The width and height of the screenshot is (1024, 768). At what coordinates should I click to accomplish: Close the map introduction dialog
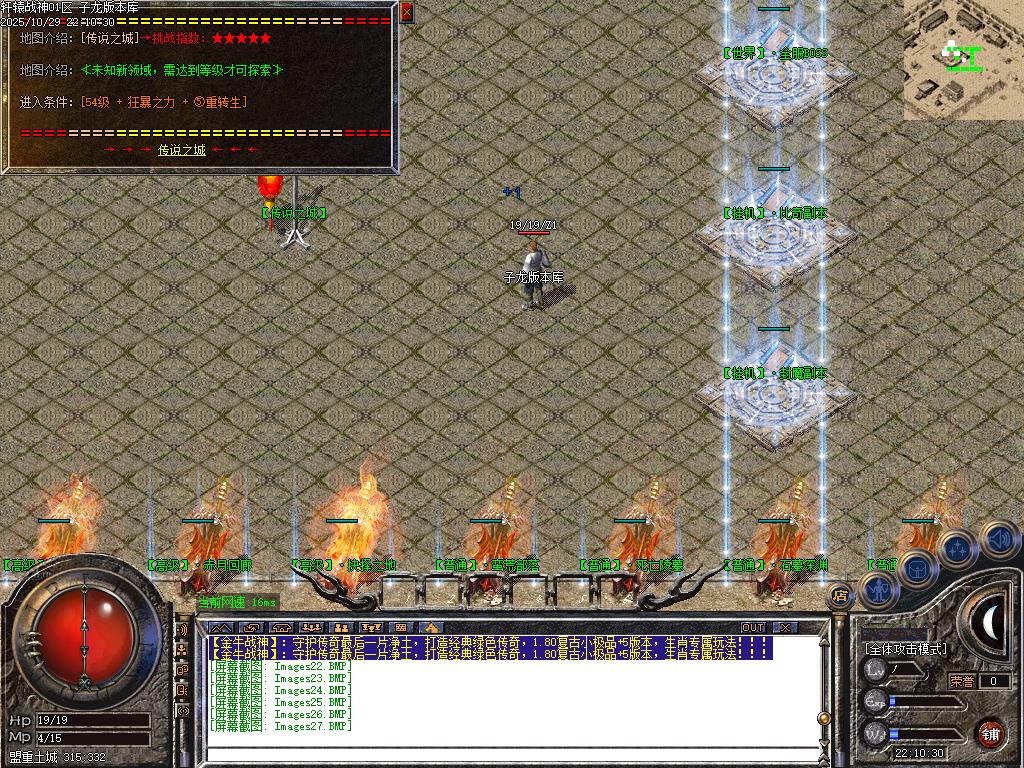[x=406, y=12]
